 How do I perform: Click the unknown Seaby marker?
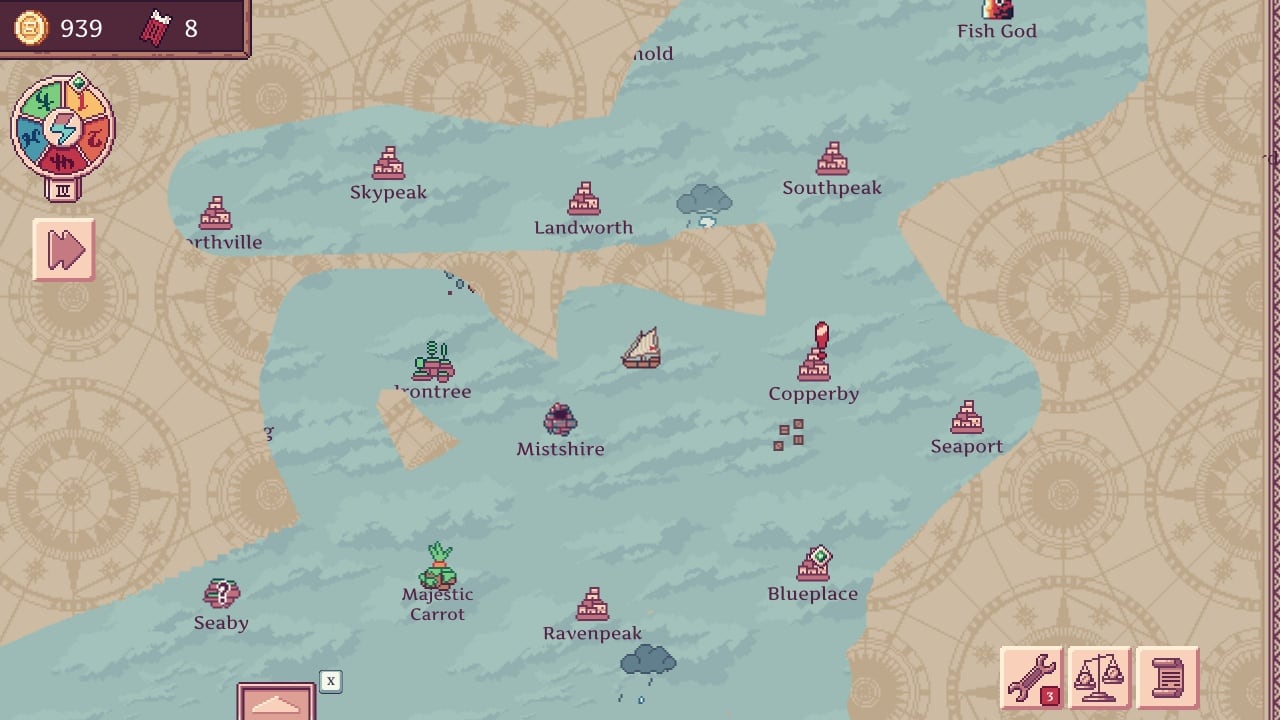click(x=221, y=595)
